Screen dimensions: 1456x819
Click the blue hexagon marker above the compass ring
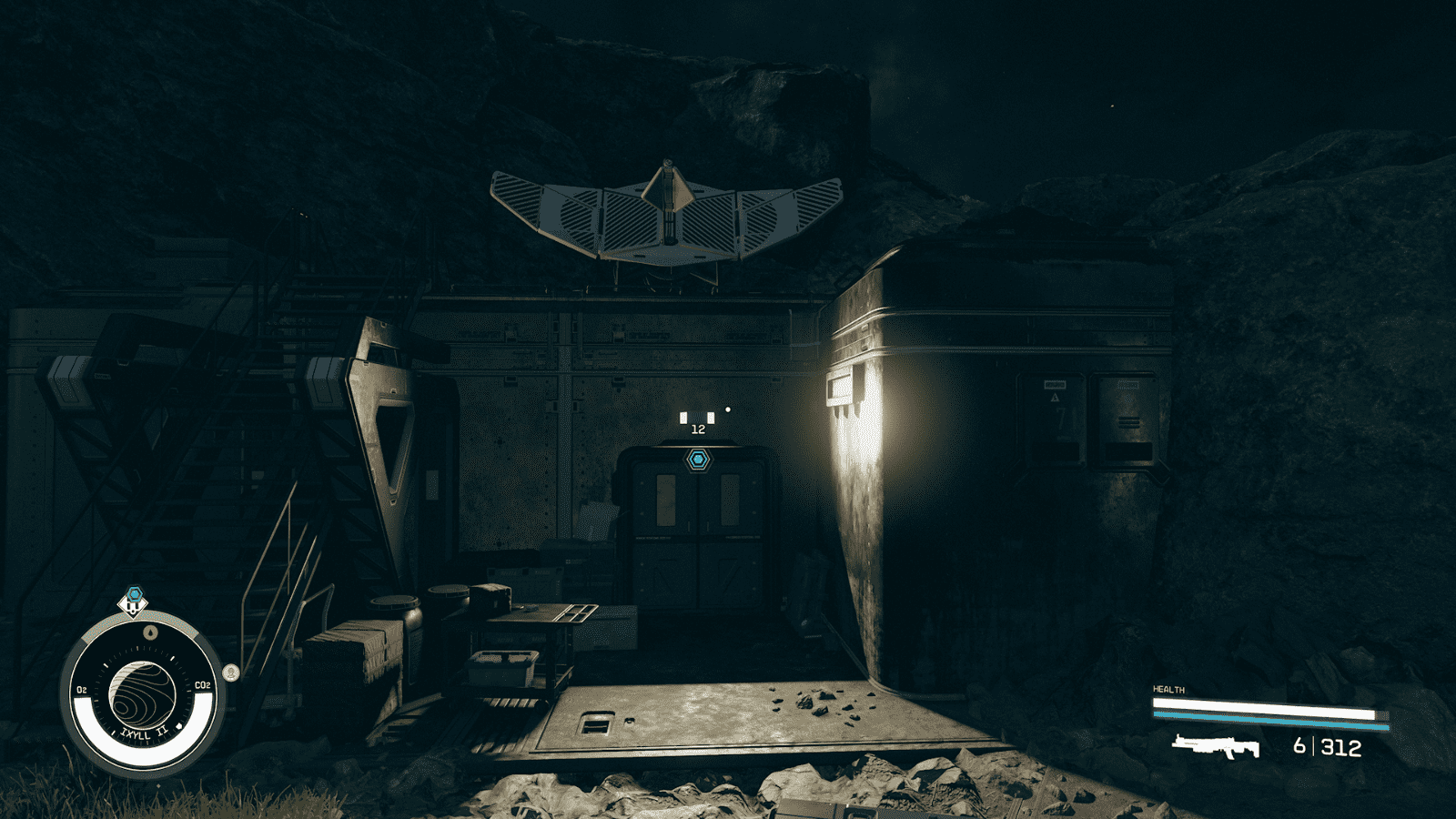pyautogui.click(x=135, y=592)
